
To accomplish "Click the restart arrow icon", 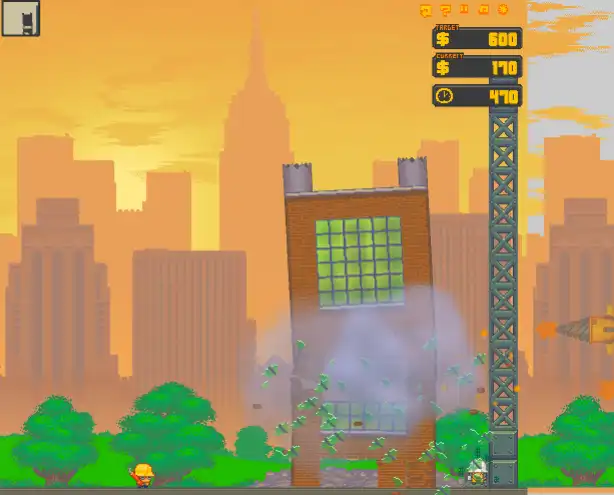I will (424, 10).
